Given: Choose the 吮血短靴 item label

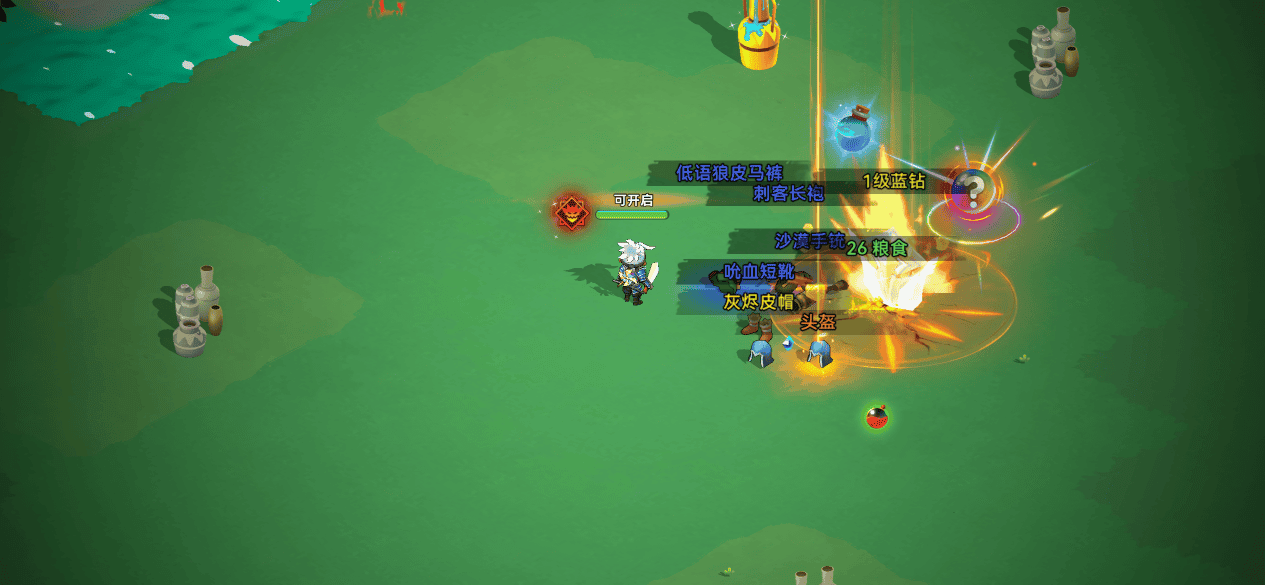Looking at the screenshot, I should pyautogui.click(x=758, y=272).
